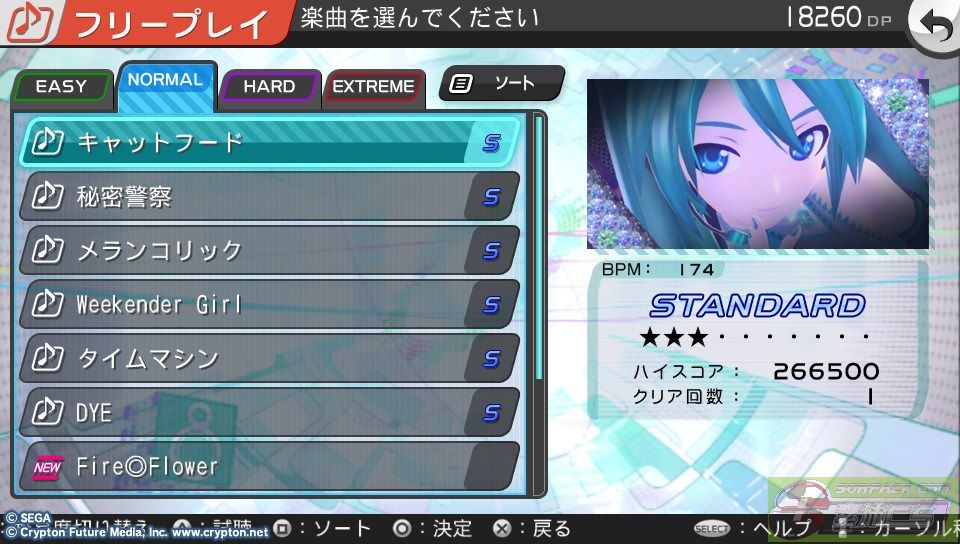Choose the song タイムマシン

tap(270, 358)
